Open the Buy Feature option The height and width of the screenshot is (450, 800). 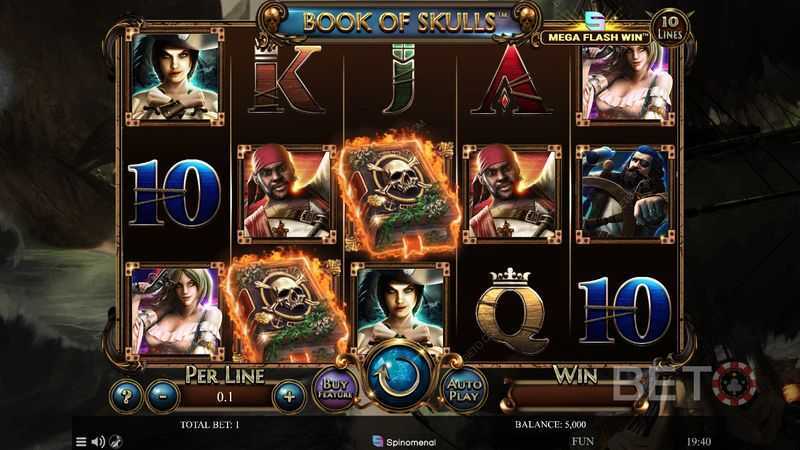coord(333,388)
